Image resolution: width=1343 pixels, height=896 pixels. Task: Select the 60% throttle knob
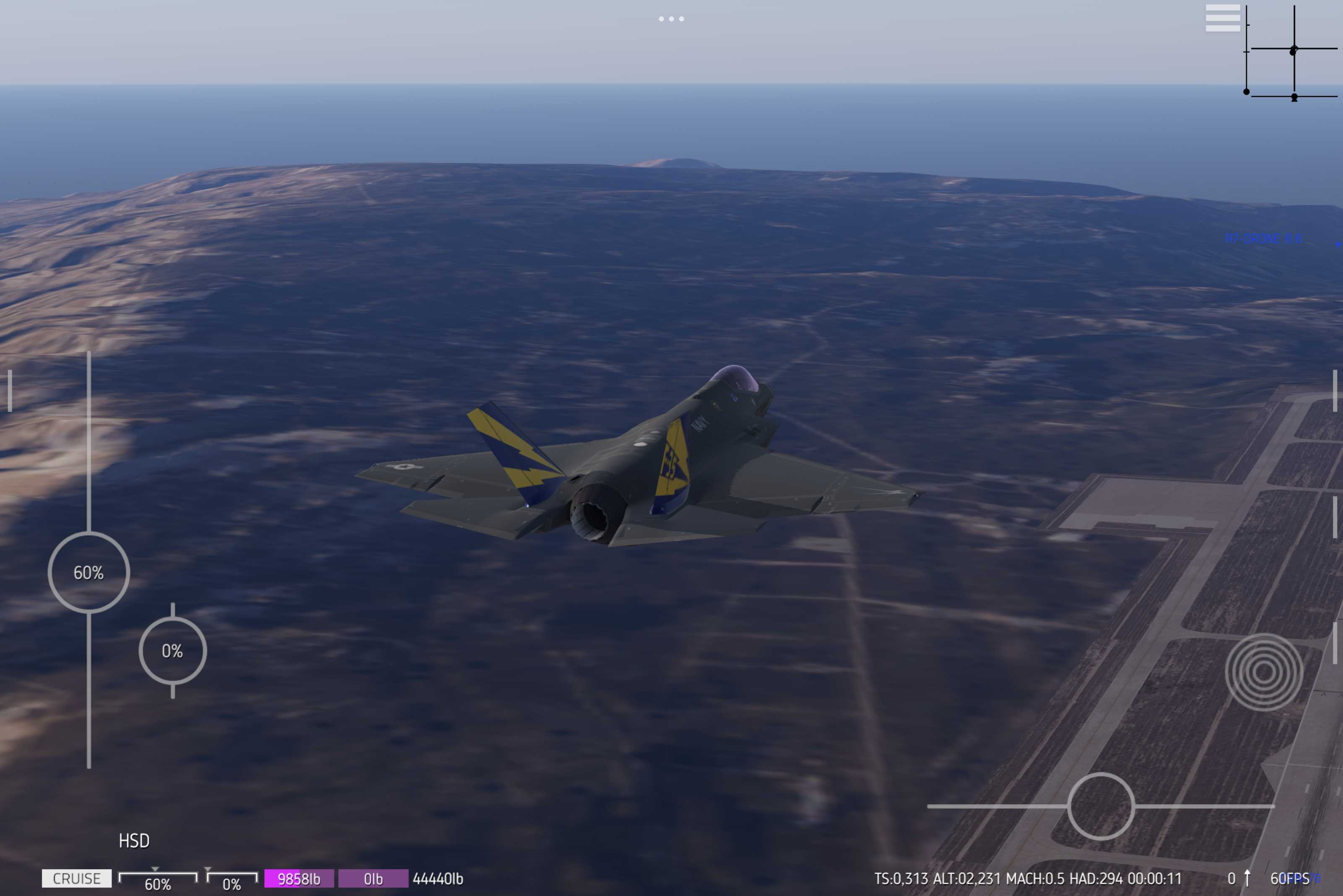click(x=89, y=572)
